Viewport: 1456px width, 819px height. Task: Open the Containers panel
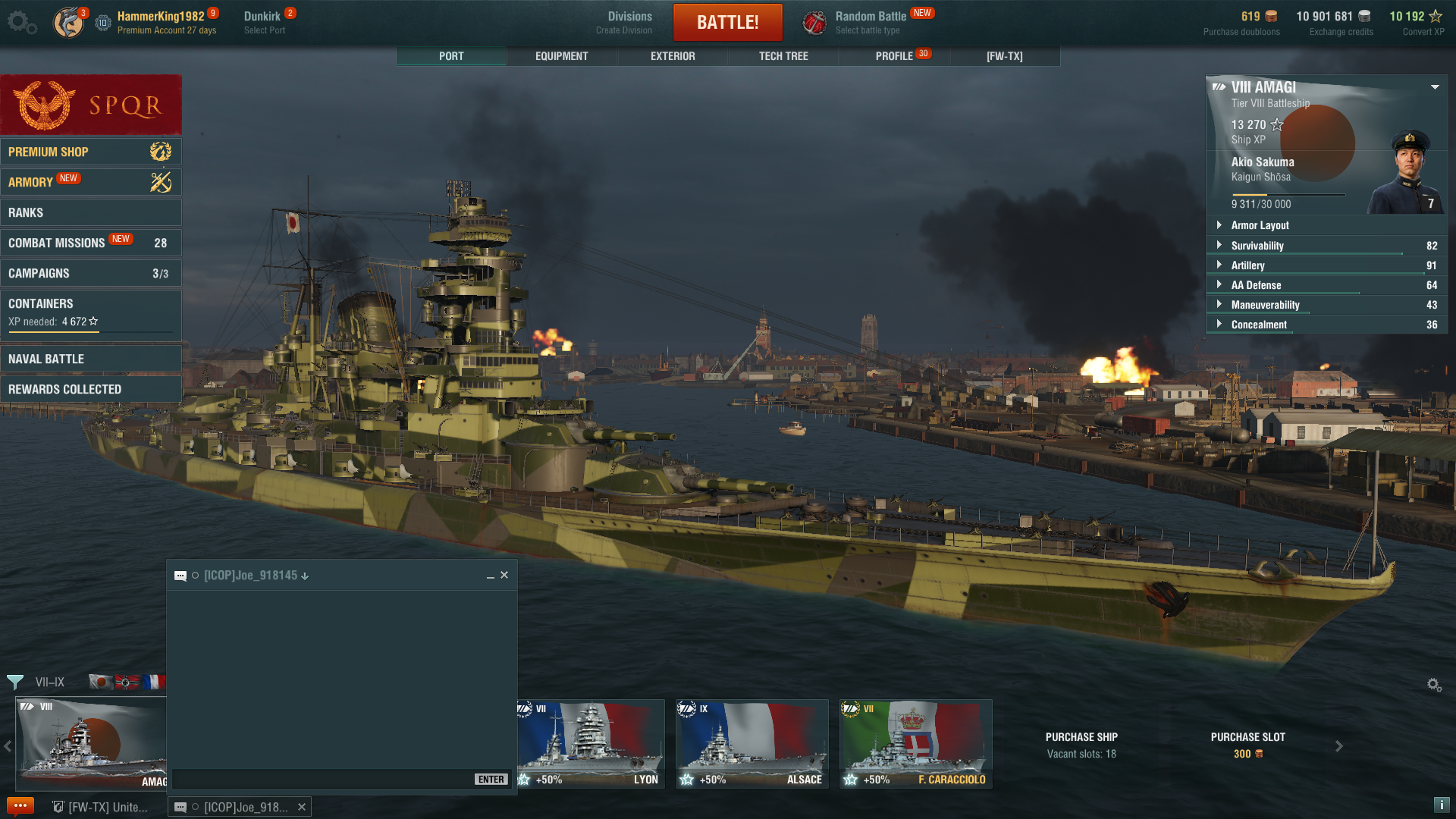[x=90, y=311]
